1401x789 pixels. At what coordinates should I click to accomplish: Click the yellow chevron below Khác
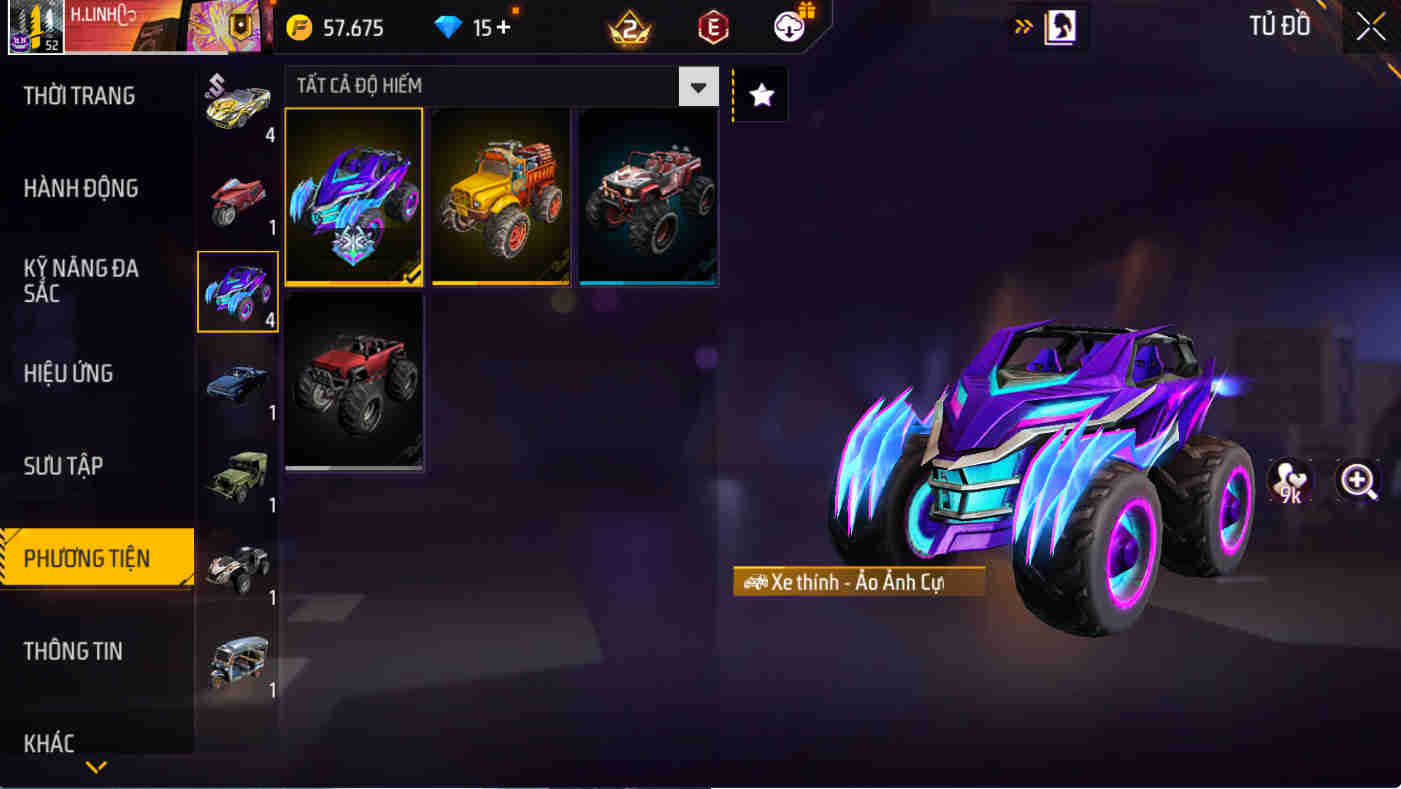click(x=96, y=769)
